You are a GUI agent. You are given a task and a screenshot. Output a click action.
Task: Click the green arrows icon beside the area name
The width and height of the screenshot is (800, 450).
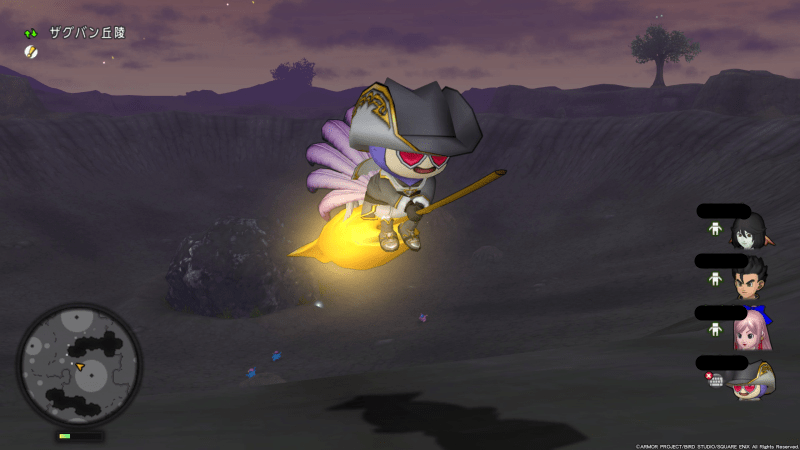(31, 33)
